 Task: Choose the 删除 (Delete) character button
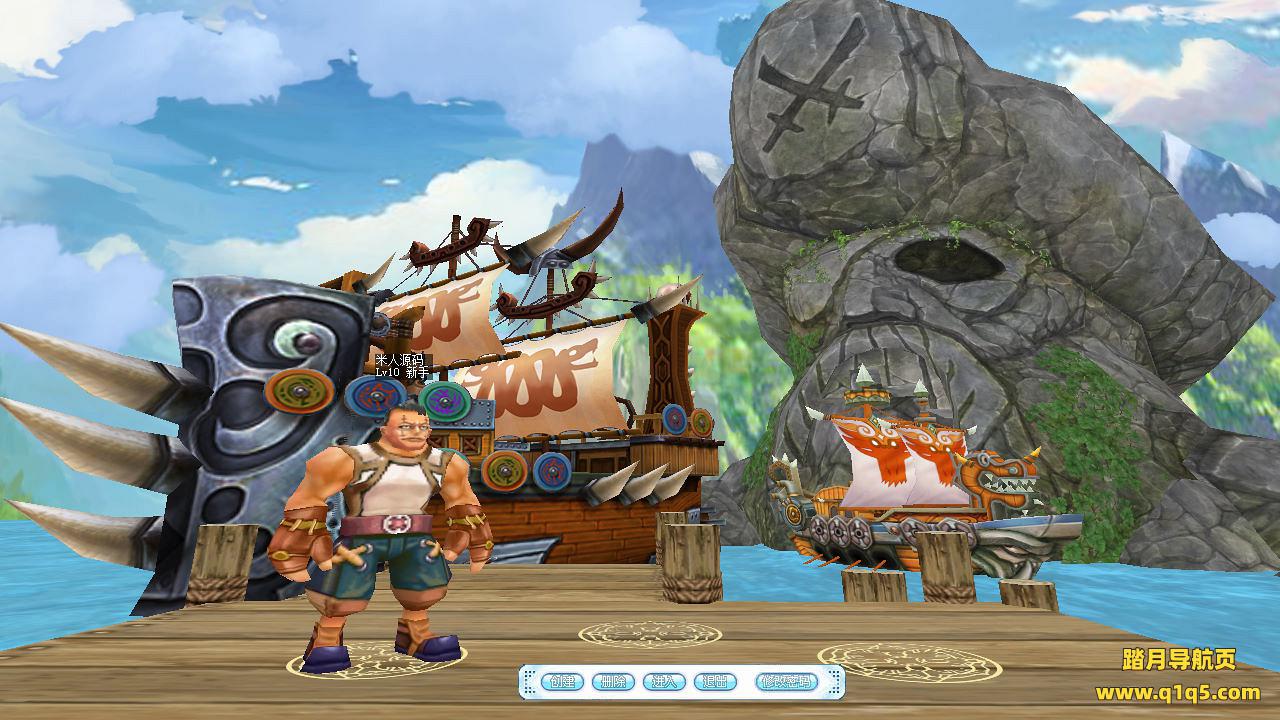click(x=613, y=682)
